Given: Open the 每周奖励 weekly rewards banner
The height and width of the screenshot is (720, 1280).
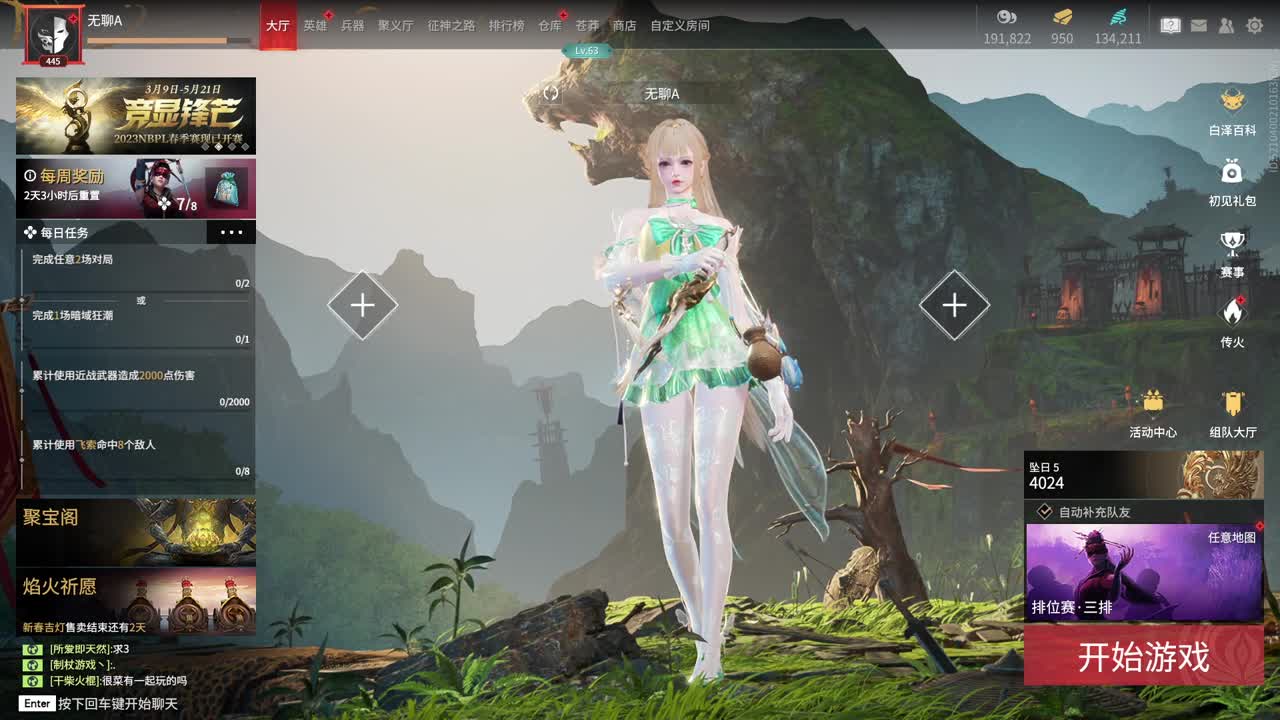Looking at the screenshot, I should tap(135, 188).
